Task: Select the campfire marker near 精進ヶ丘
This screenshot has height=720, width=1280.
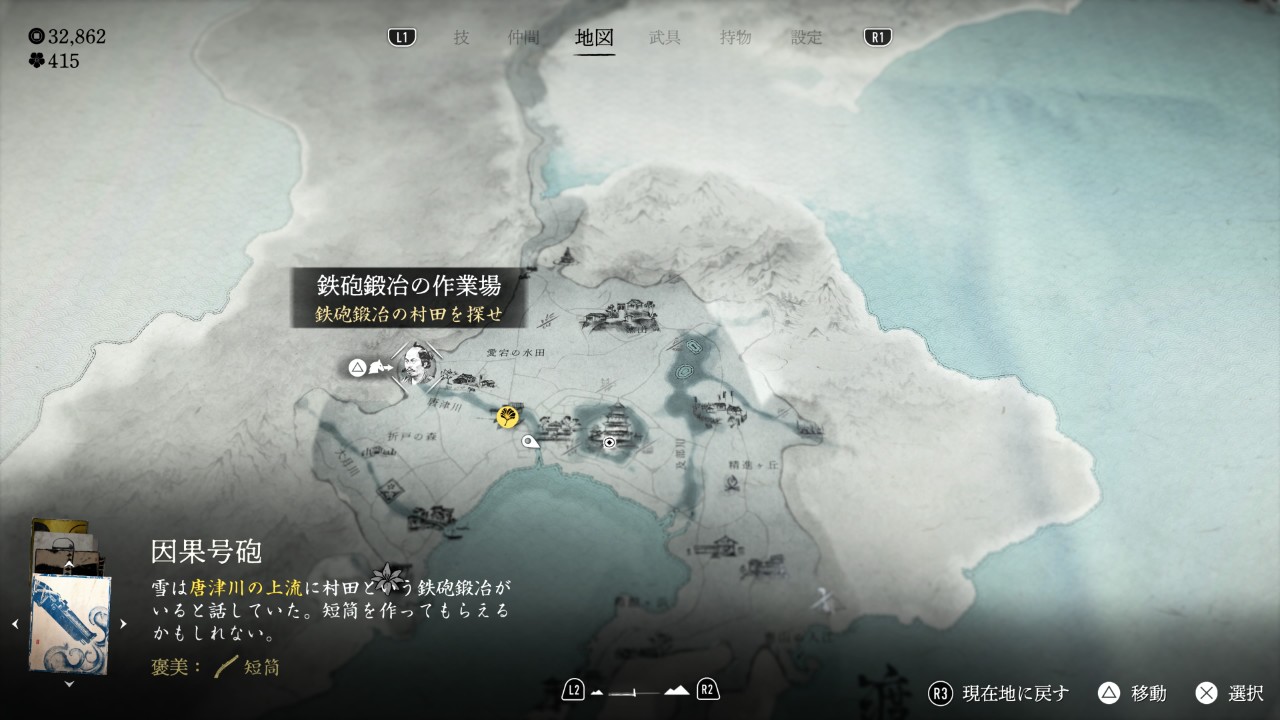Action: [731, 486]
